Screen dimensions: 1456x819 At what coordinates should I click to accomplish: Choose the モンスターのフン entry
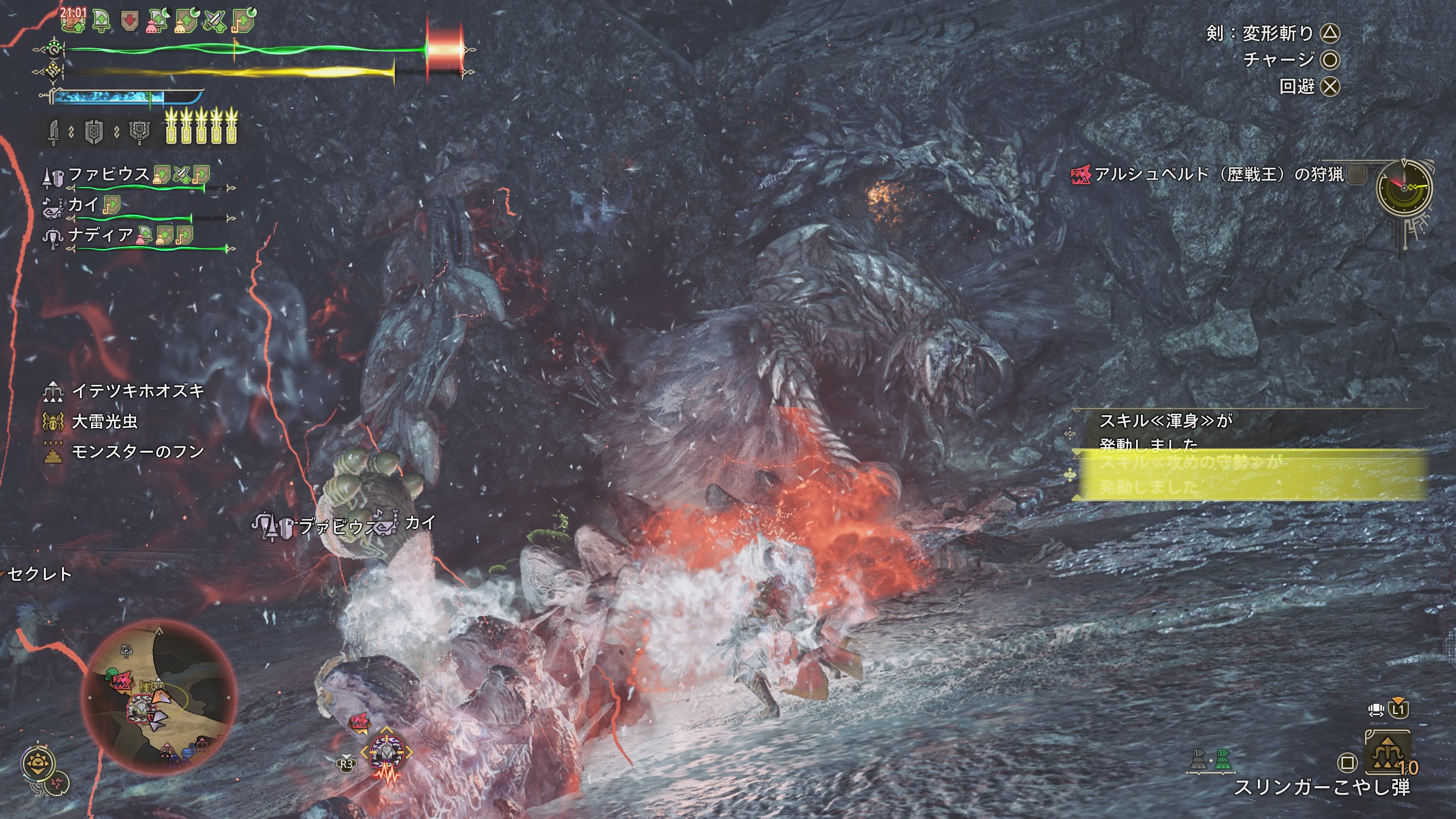(x=137, y=452)
